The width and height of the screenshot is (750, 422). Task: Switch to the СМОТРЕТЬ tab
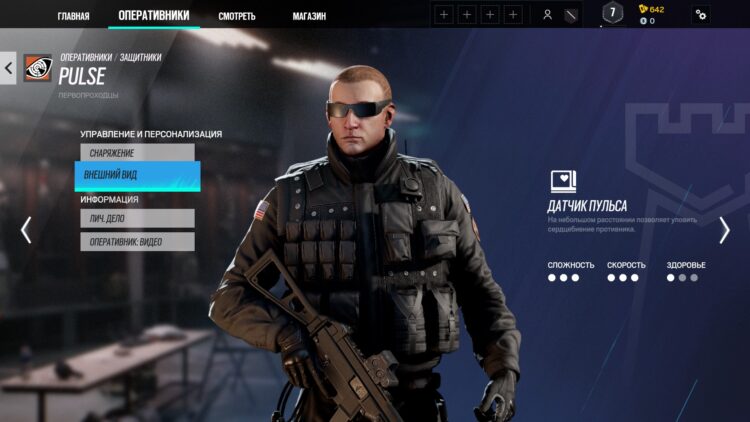pos(237,16)
